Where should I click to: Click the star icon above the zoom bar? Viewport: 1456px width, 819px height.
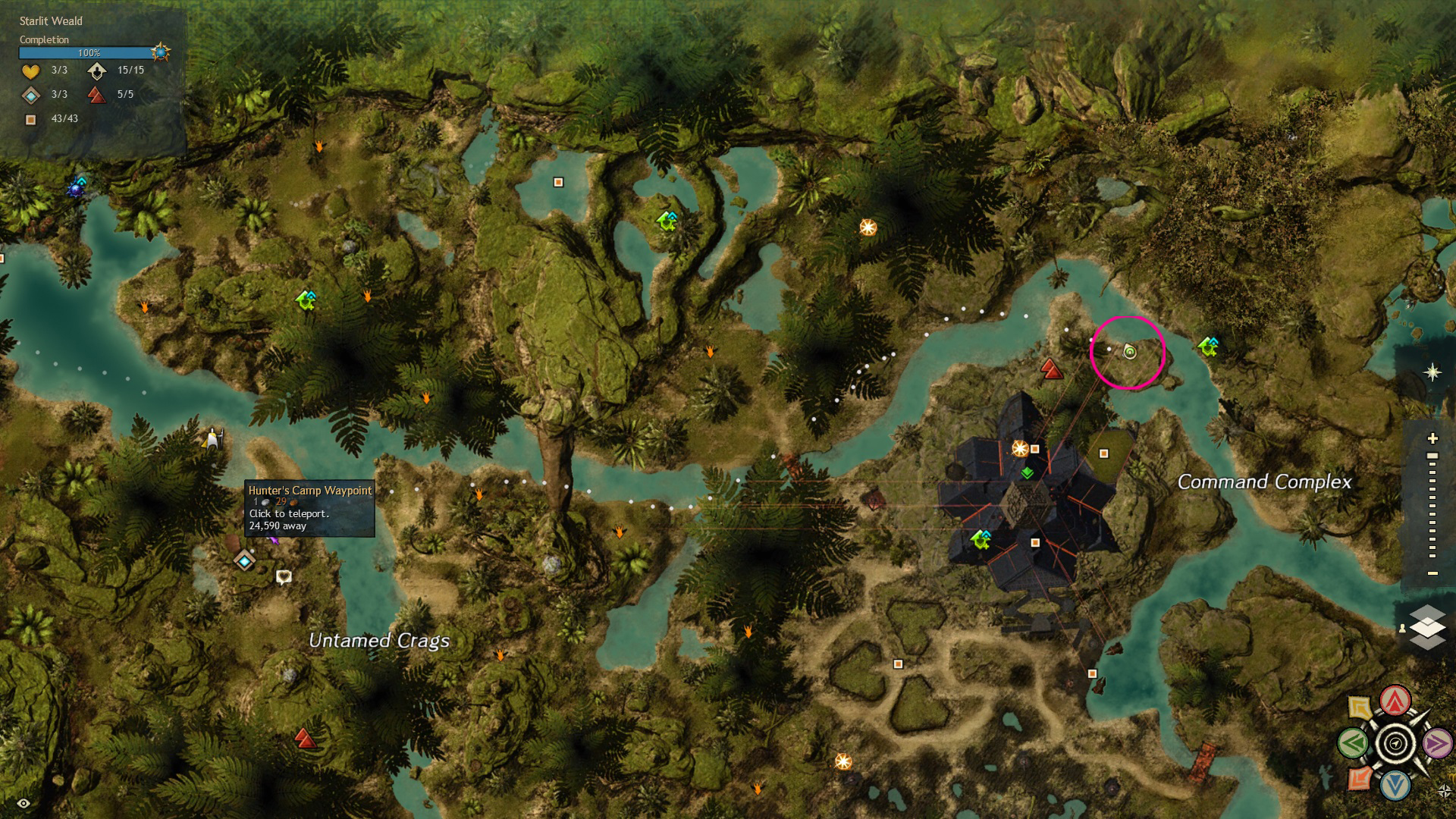(1432, 372)
